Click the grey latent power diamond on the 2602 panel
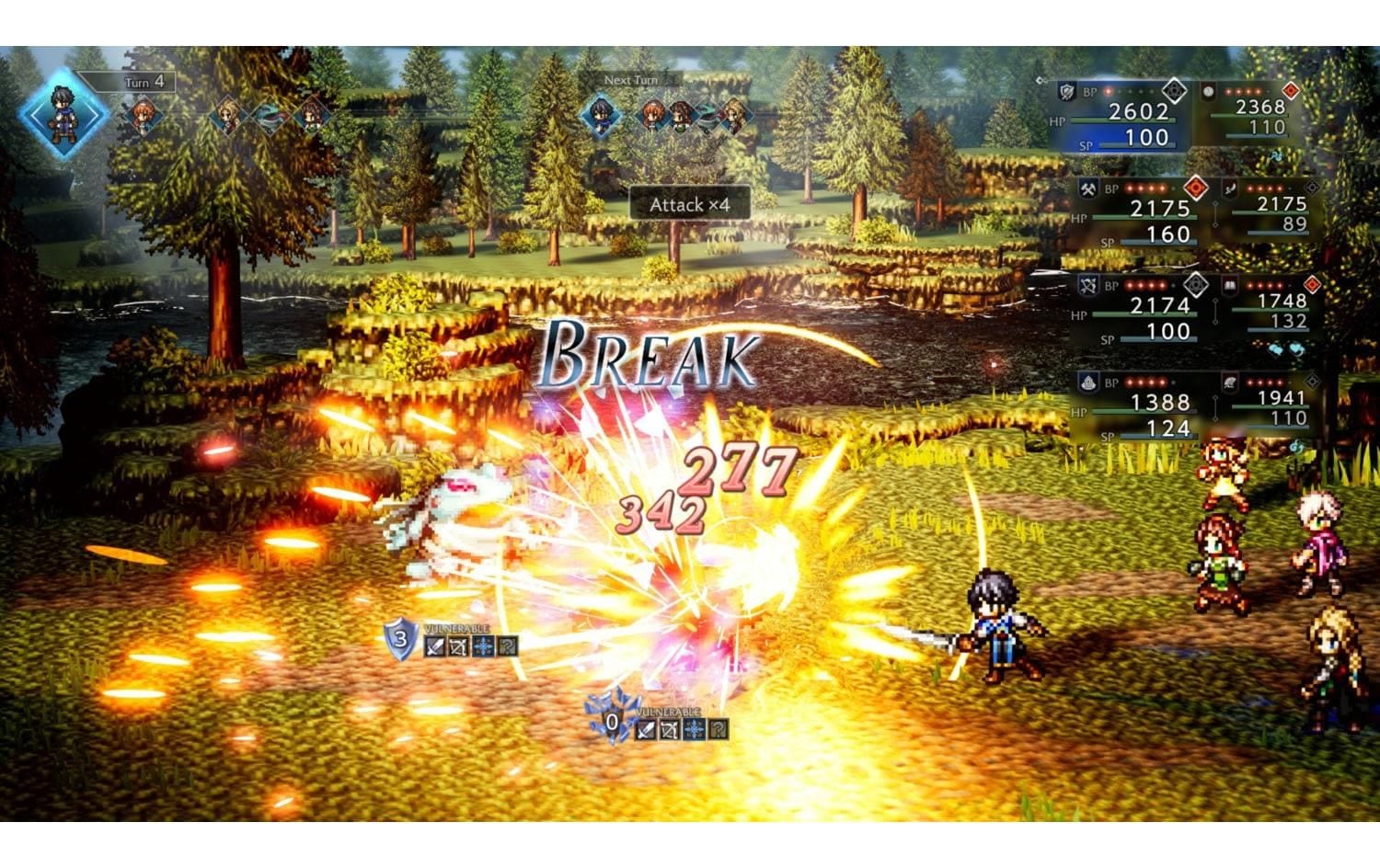 1174,90
